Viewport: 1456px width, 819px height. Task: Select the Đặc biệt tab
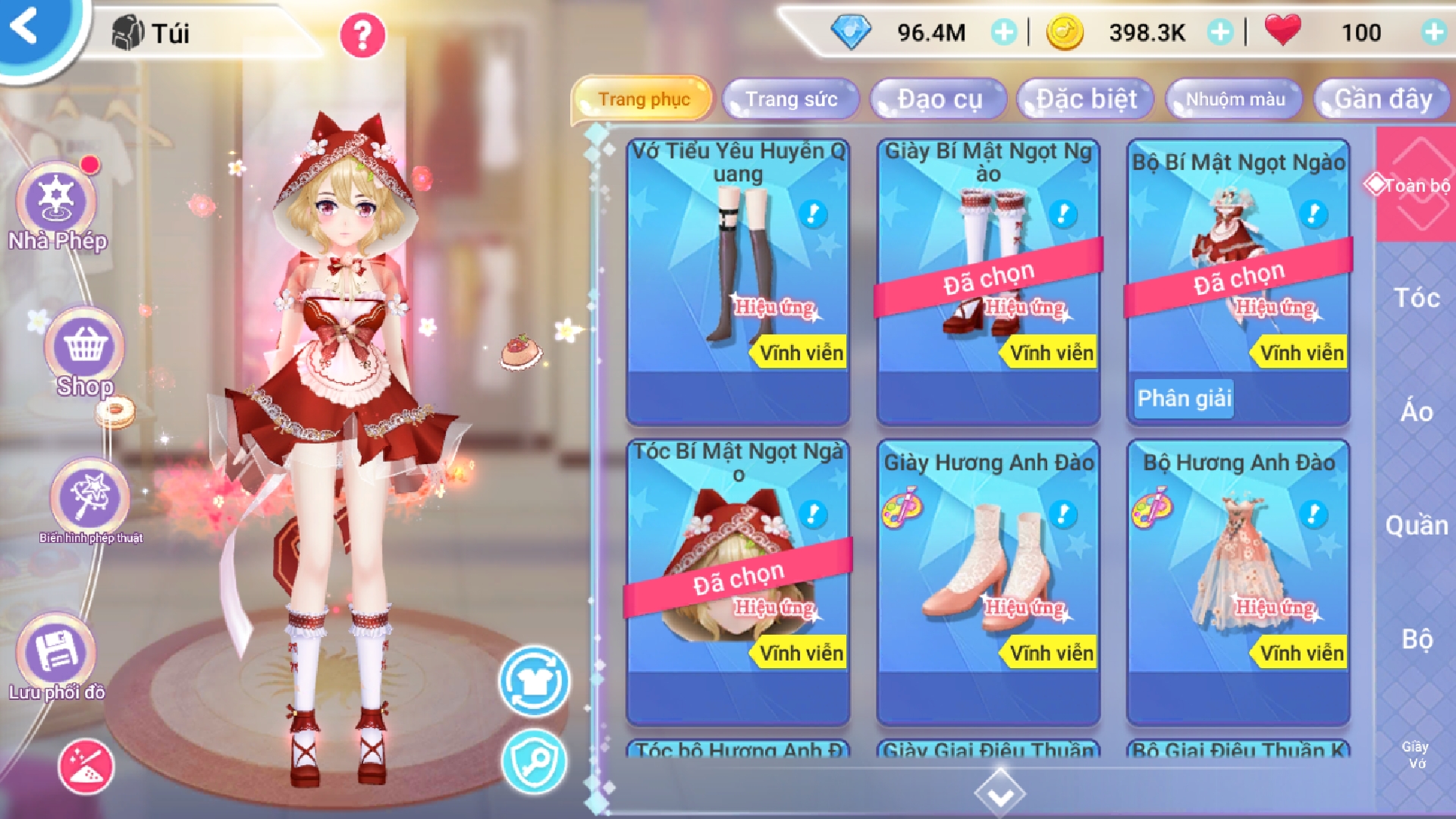1087,99
